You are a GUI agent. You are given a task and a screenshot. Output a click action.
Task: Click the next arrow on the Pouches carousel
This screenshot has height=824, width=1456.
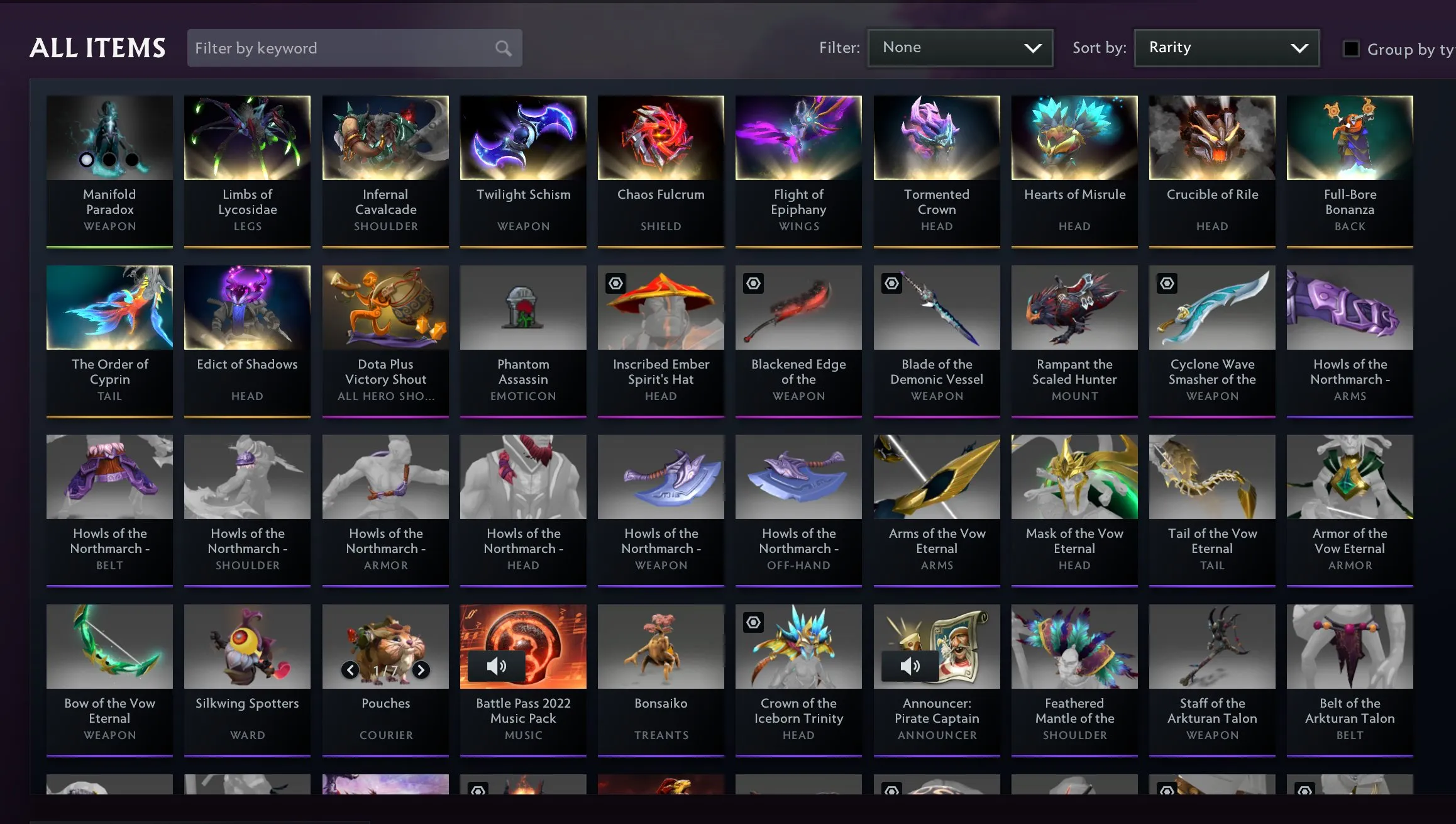pyautogui.click(x=420, y=671)
